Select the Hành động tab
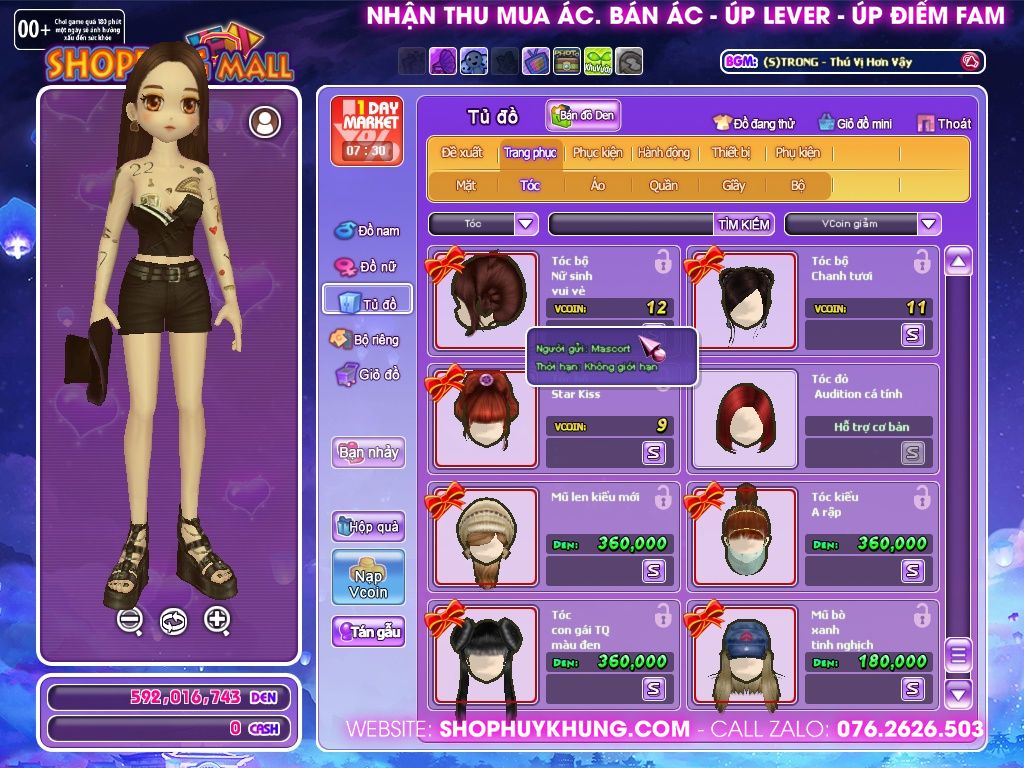This screenshot has width=1024, height=768. tap(664, 153)
